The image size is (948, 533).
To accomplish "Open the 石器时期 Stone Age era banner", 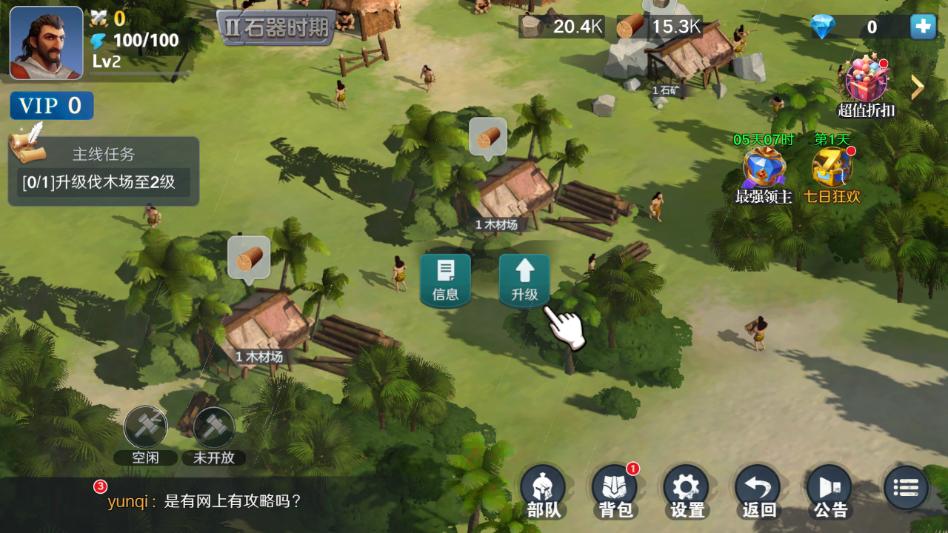I will click(x=276, y=27).
